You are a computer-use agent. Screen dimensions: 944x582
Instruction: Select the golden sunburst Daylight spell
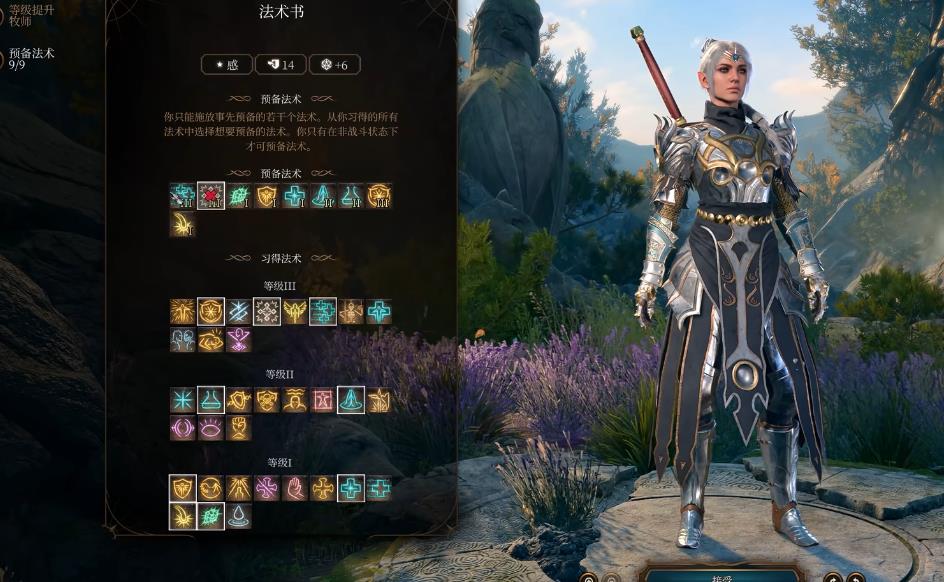[182, 312]
